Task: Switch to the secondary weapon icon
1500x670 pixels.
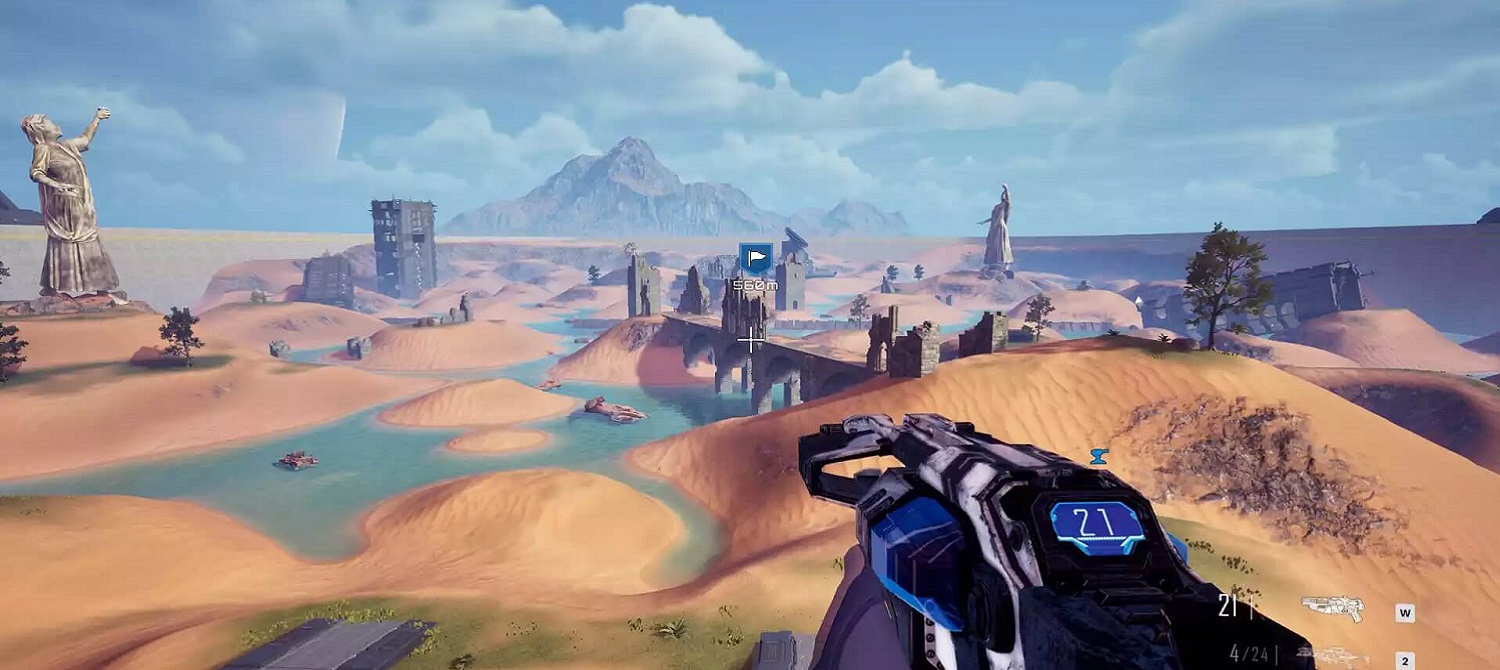Action: pyautogui.click(x=1334, y=655)
